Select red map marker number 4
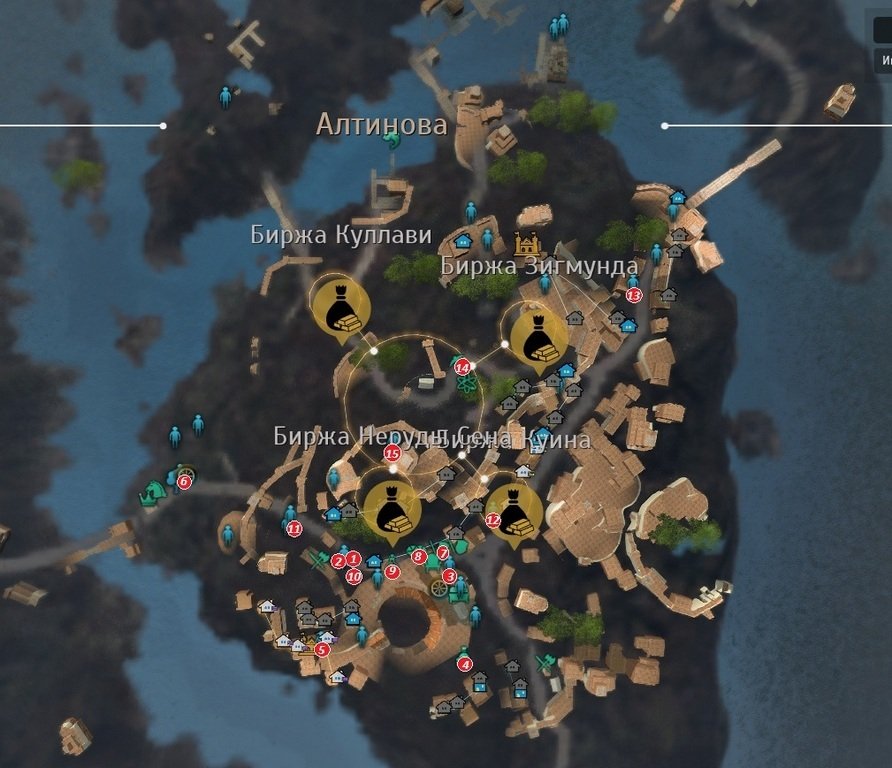 pyautogui.click(x=464, y=664)
